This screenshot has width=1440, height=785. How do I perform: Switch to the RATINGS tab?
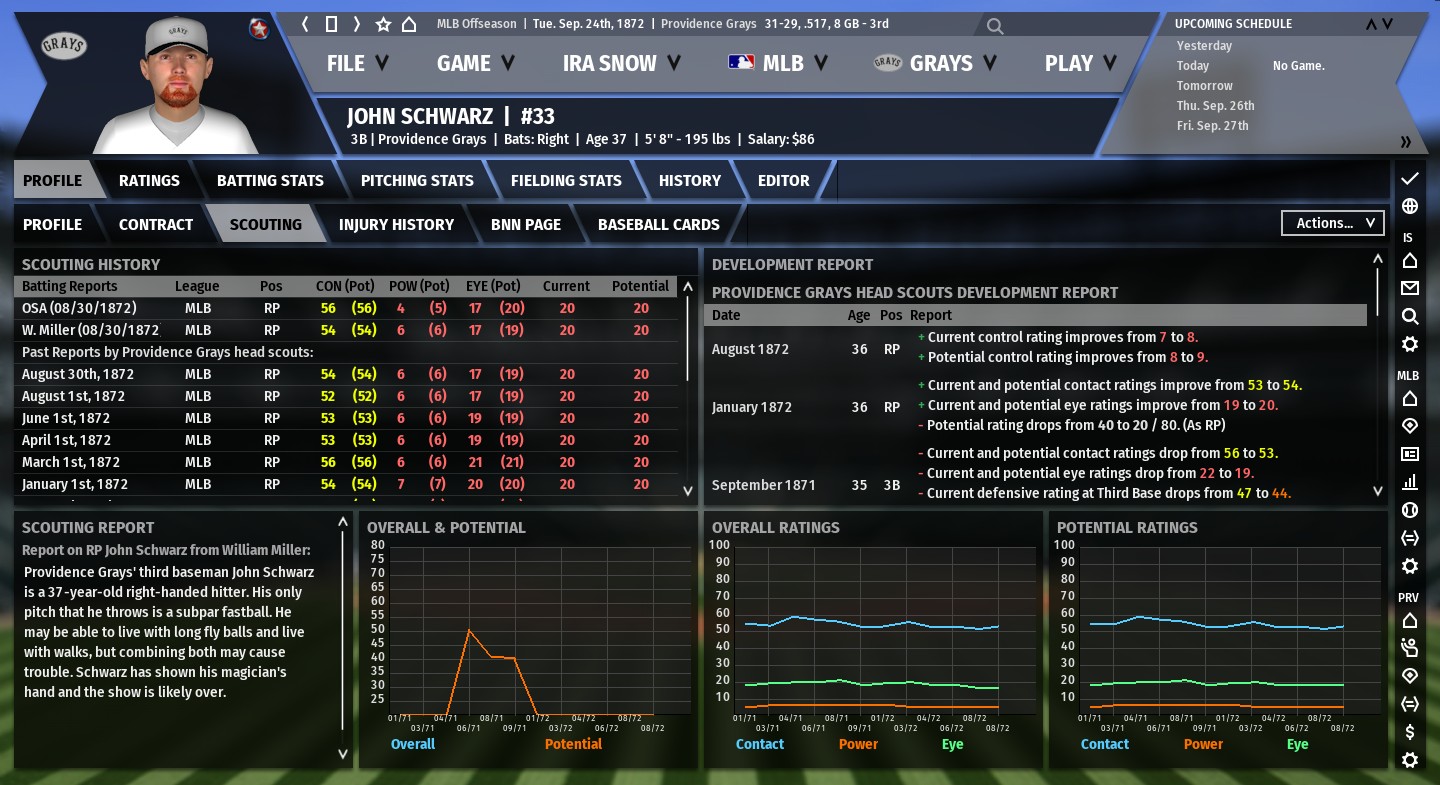click(149, 181)
